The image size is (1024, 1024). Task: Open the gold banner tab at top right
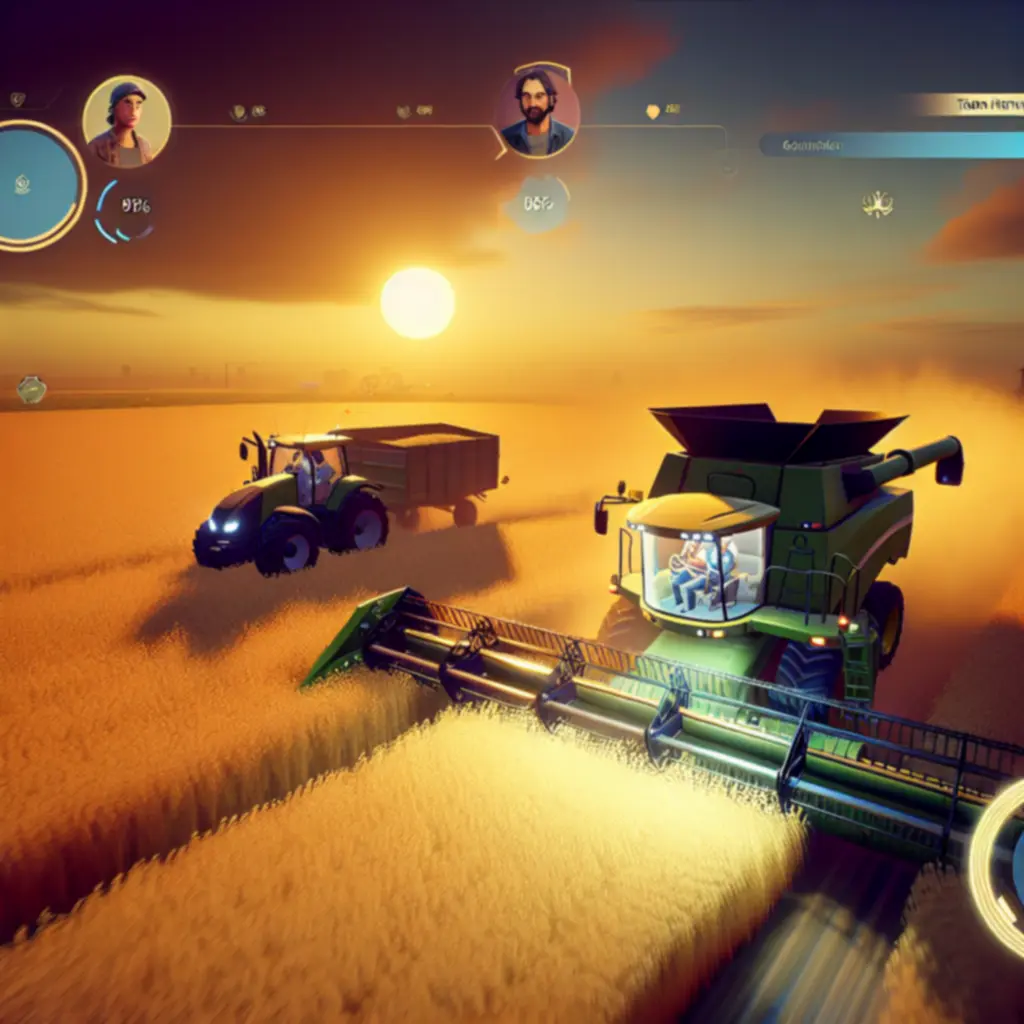click(x=967, y=104)
